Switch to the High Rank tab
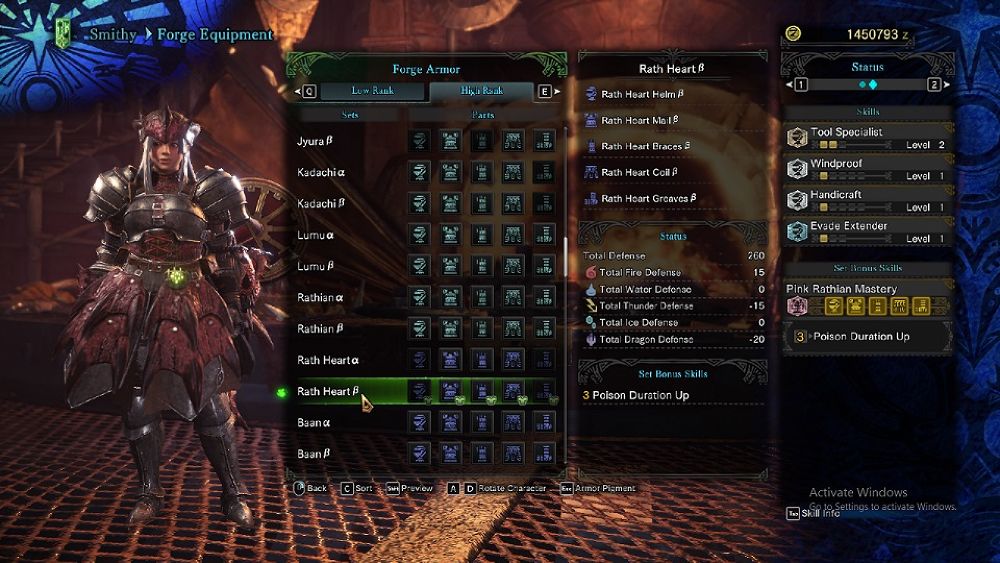 point(481,91)
